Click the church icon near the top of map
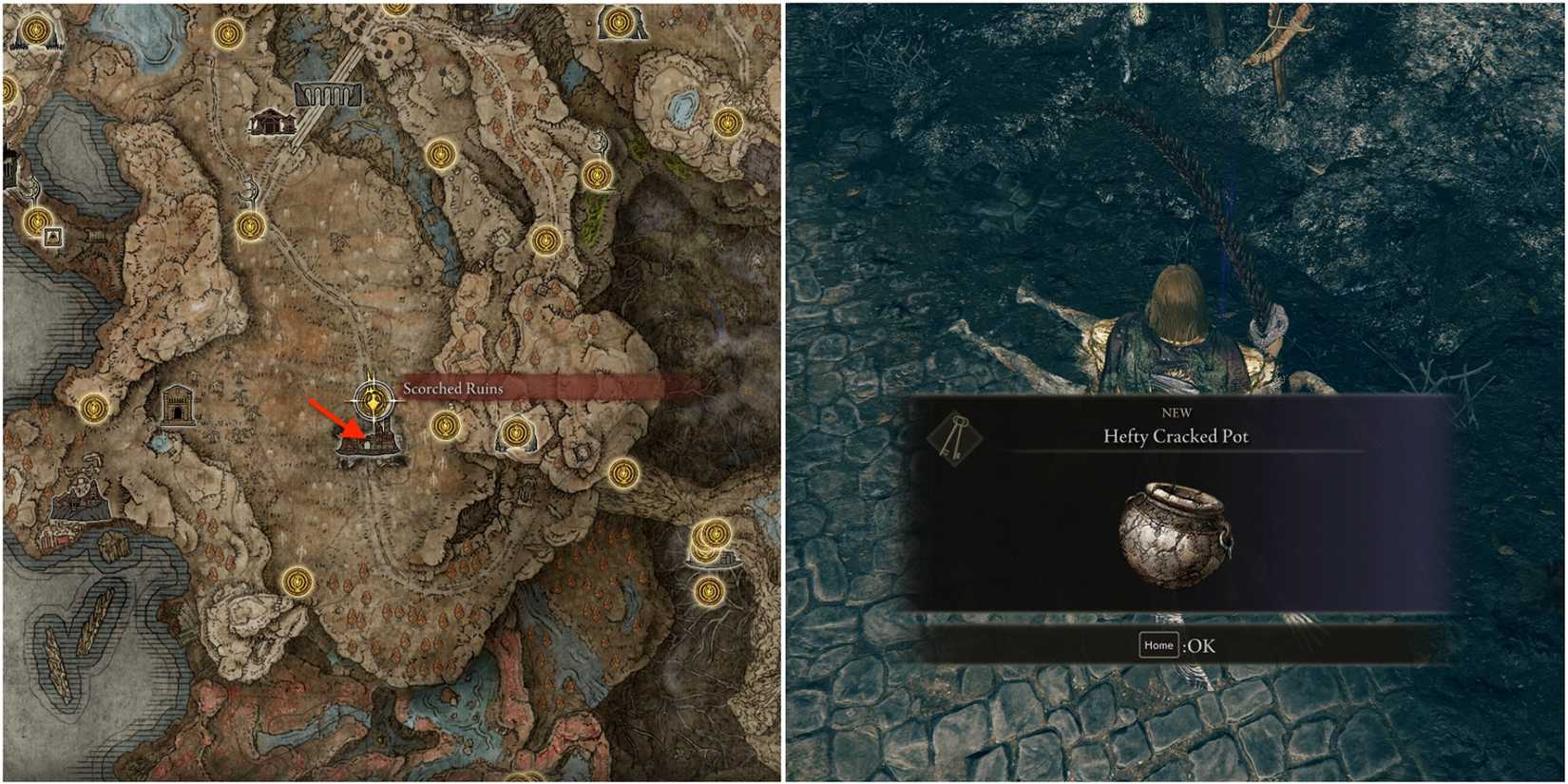The image size is (1568, 784). [x=274, y=123]
